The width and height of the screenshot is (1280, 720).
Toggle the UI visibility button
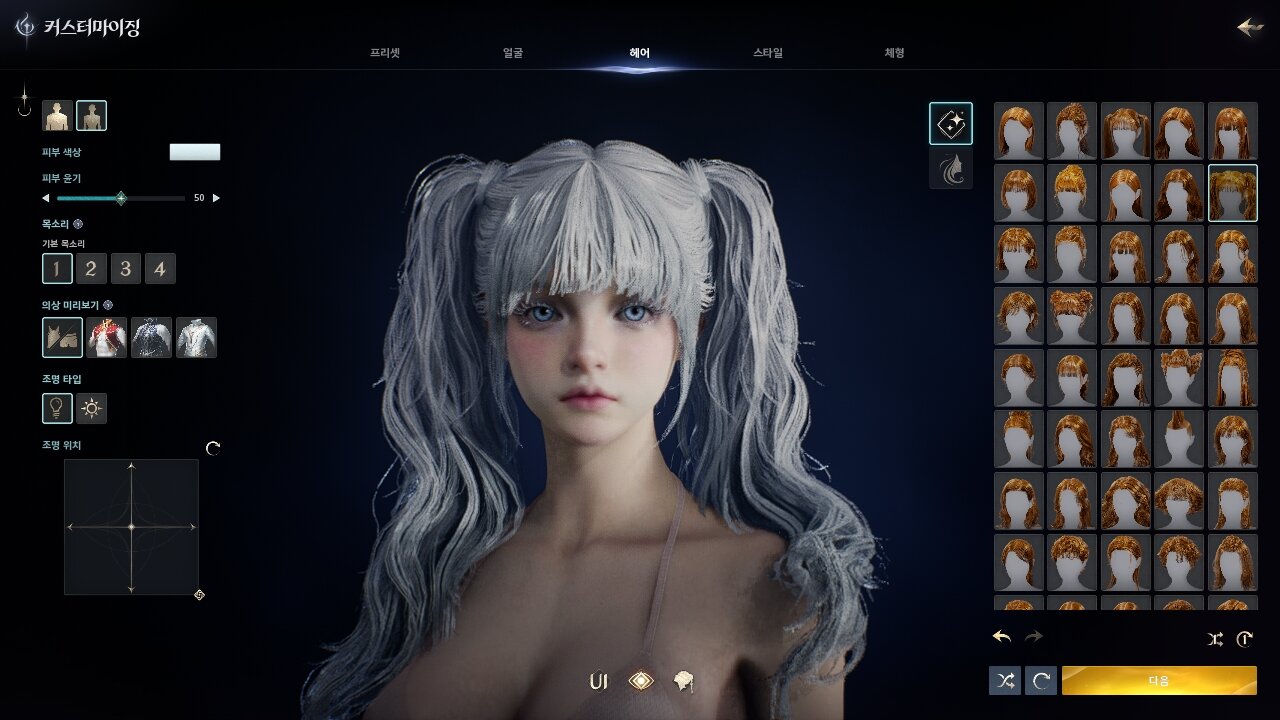599,682
